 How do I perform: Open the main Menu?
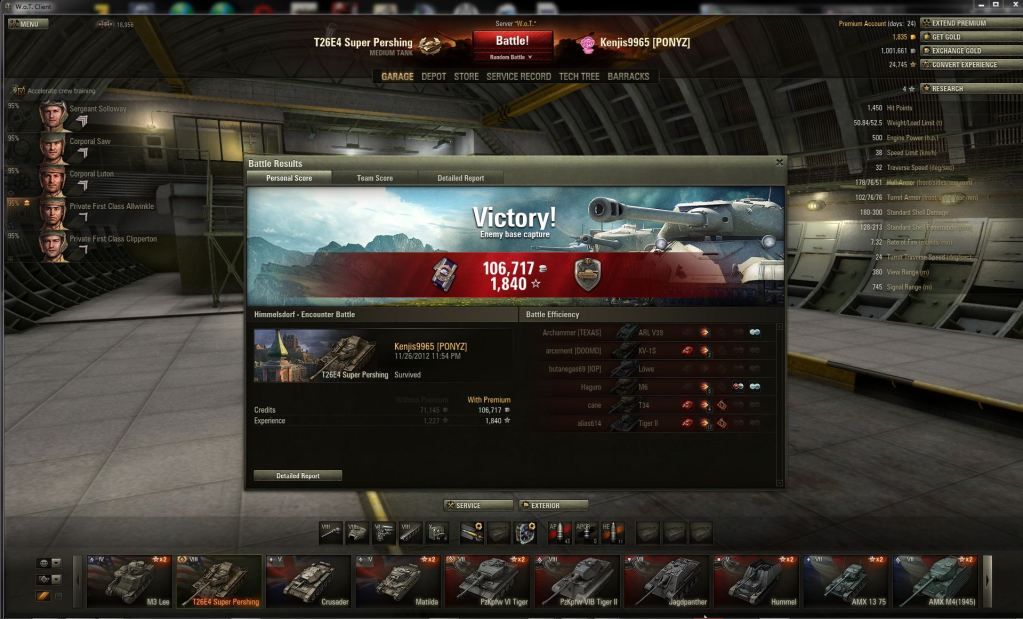coord(29,23)
